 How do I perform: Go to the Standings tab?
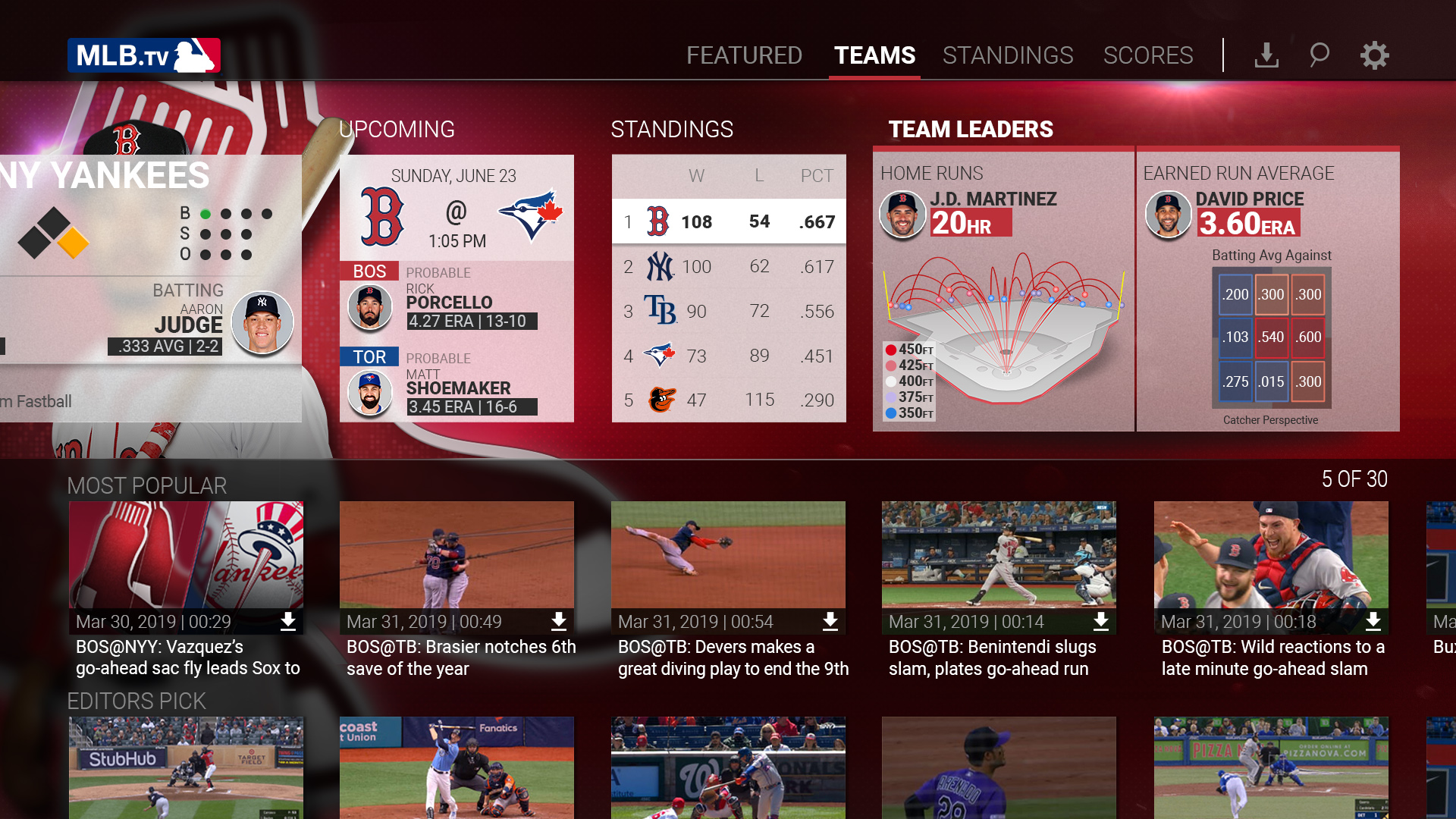click(x=1007, y=55)
